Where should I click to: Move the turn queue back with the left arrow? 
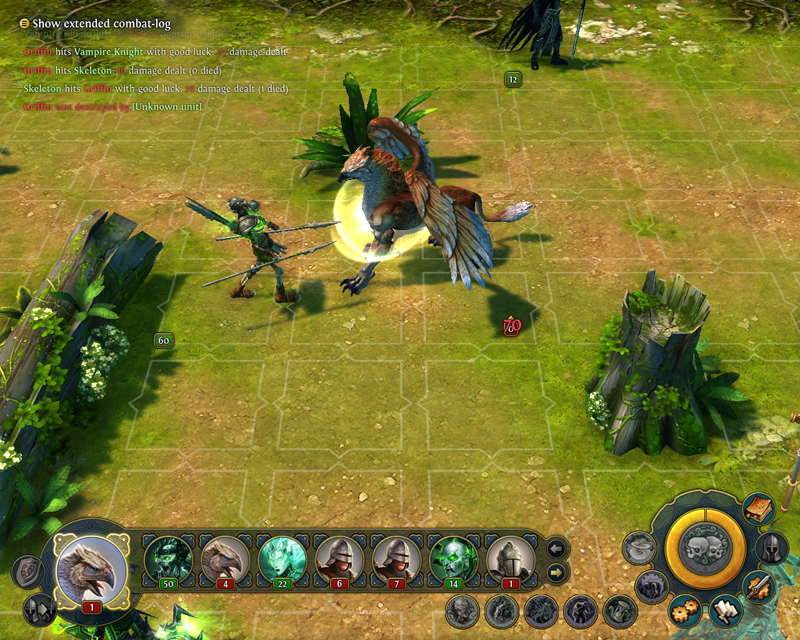(x=555, y=547)
